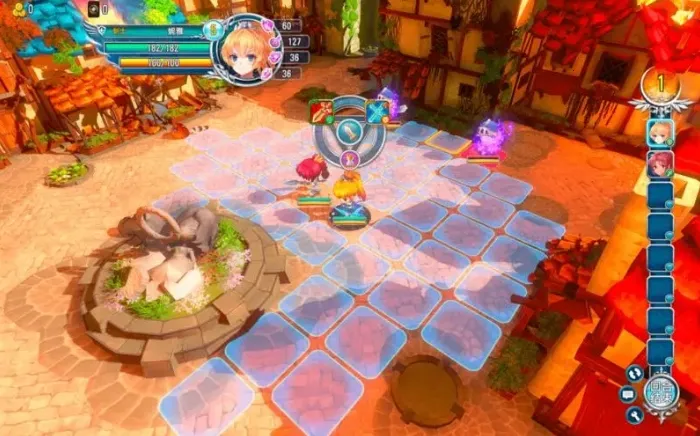Click the small pink icon below the sword
The width and height of the screenshot is (700, 436).
point(349,158)
